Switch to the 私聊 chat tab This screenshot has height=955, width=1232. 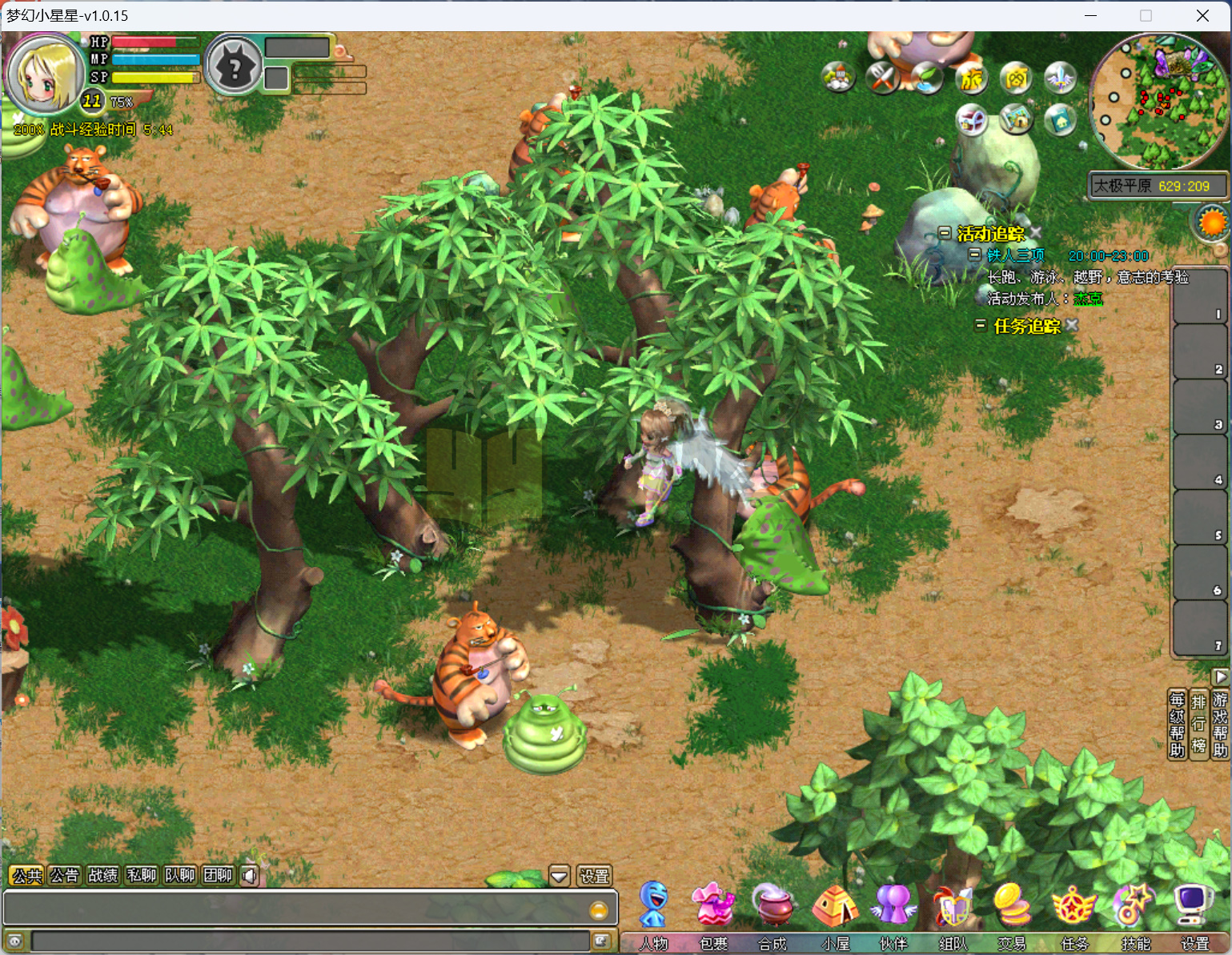tap(141, 876)
